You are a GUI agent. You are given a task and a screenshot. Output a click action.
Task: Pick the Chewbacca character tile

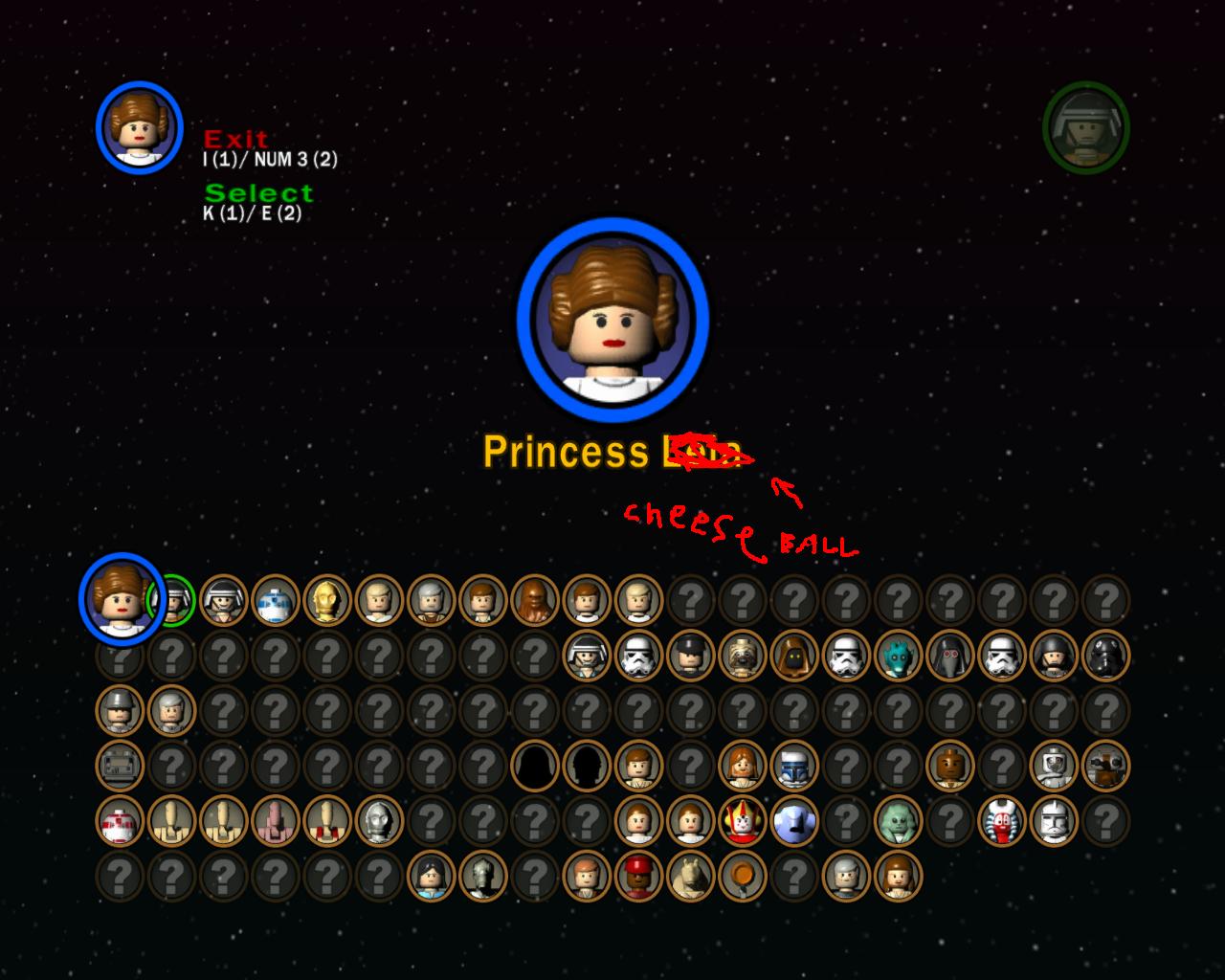pyautogui.click(x=534, y=600)
